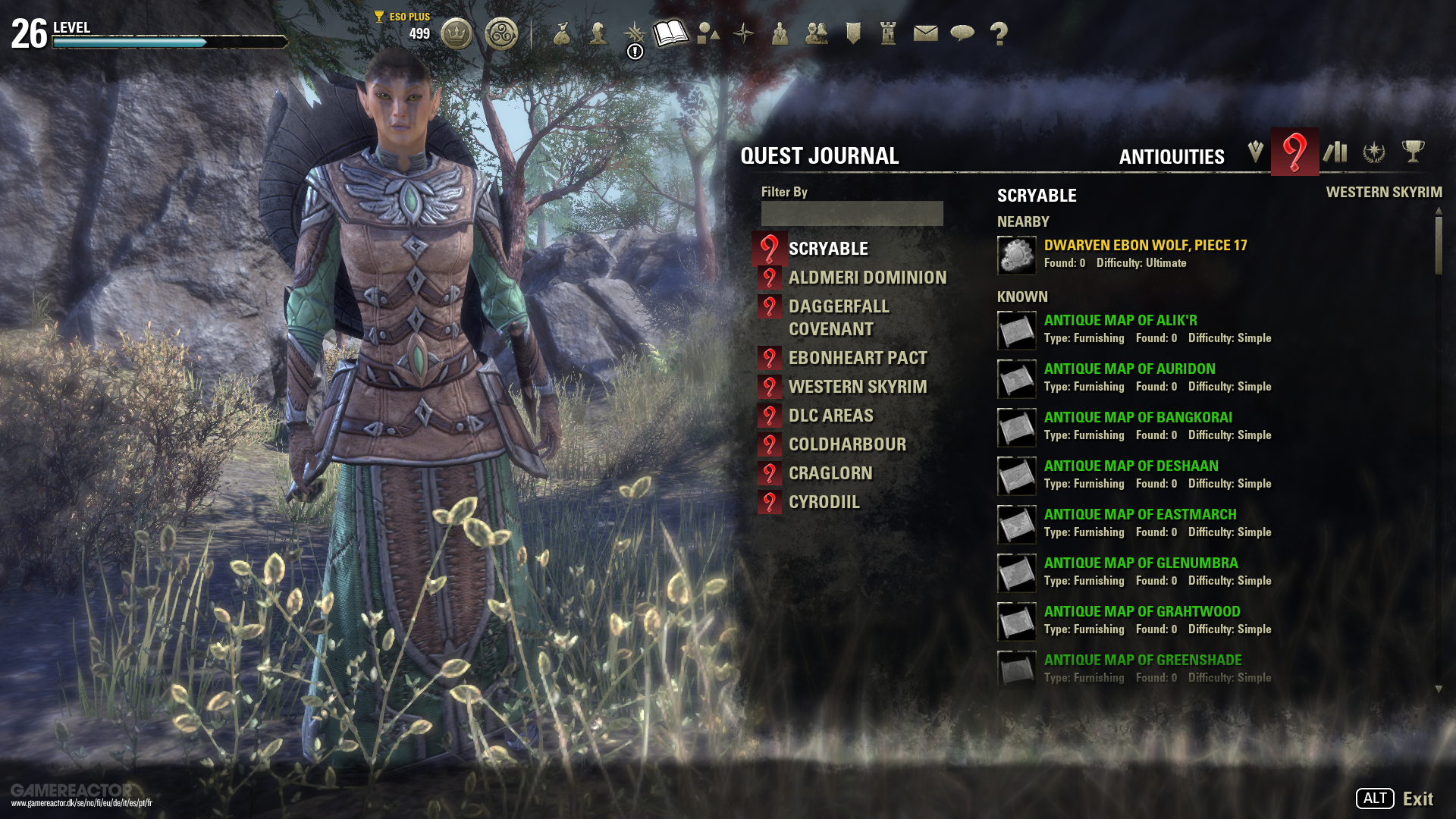Select the Cyrodiil category
Image resolution: width=1456 pixels, height=819 pixels.
tap(824, 502)
